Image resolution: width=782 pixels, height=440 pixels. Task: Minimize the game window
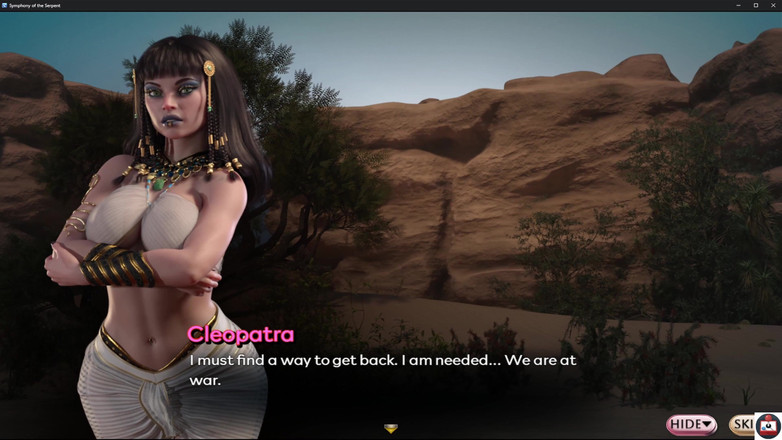(738, 5)
